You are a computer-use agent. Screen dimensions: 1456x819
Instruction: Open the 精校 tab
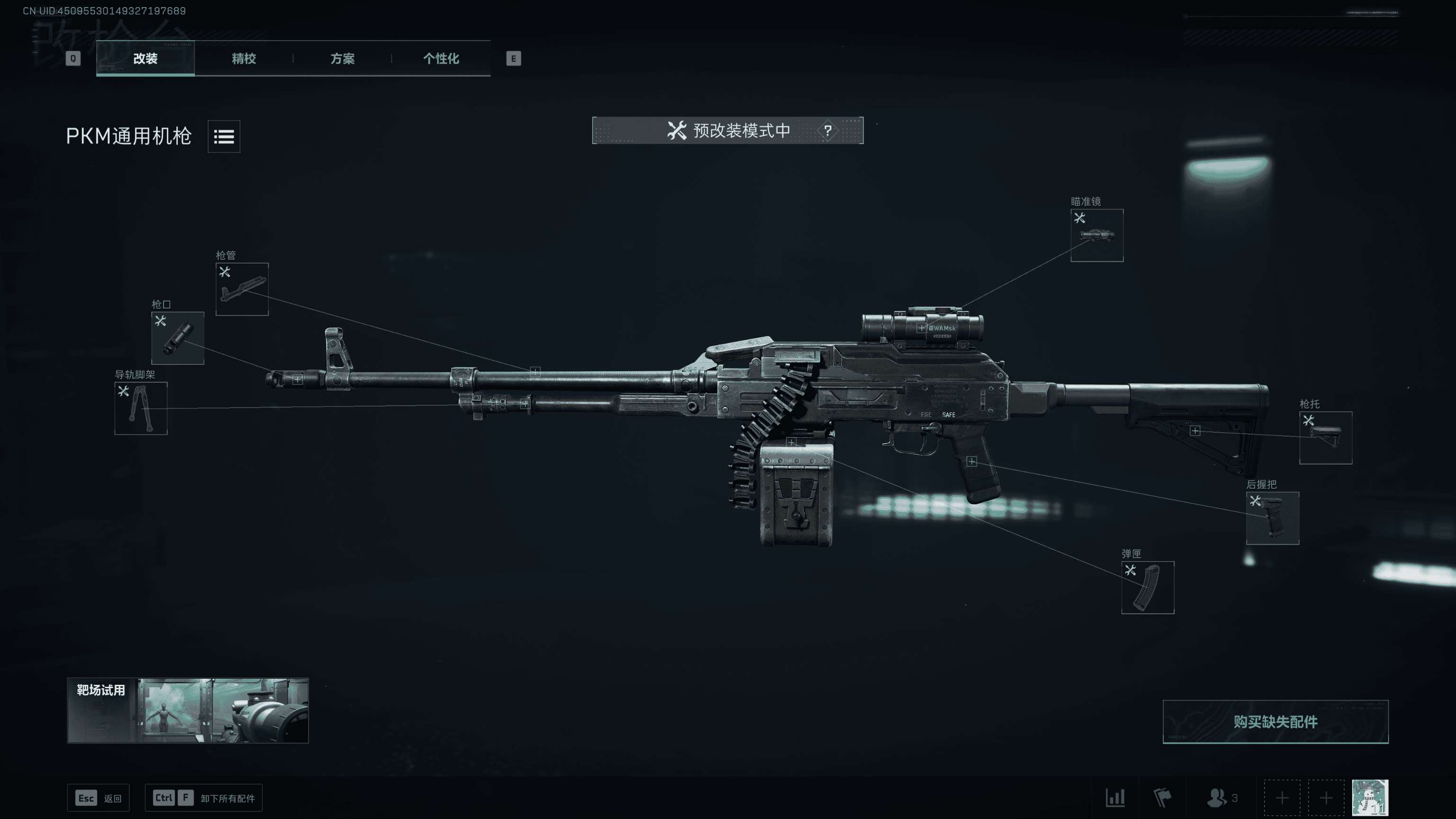244,58
